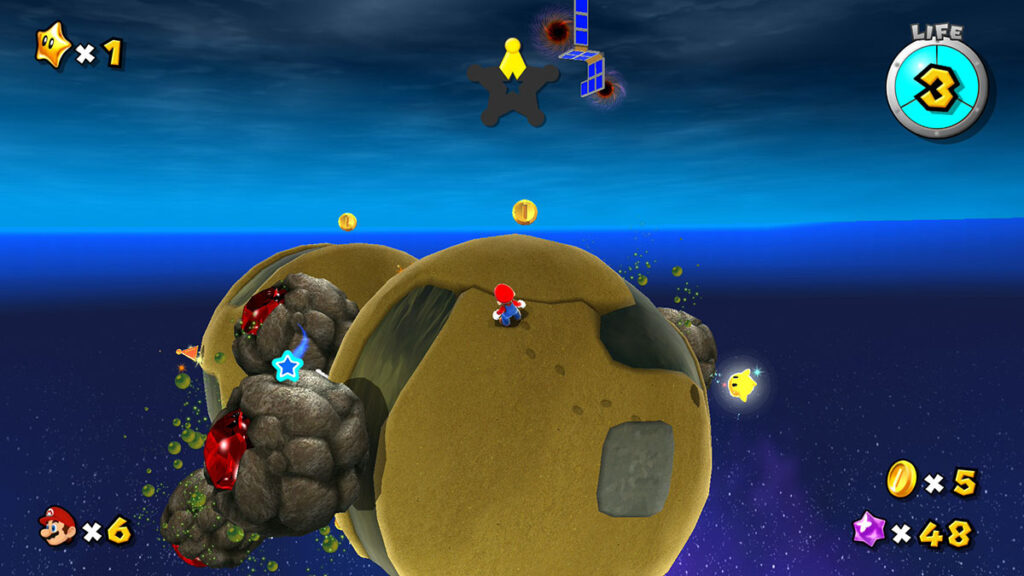Click the Power Star counter icon
The height and width of the screenshot is (576, 1024).
click(x=53, y=47)
